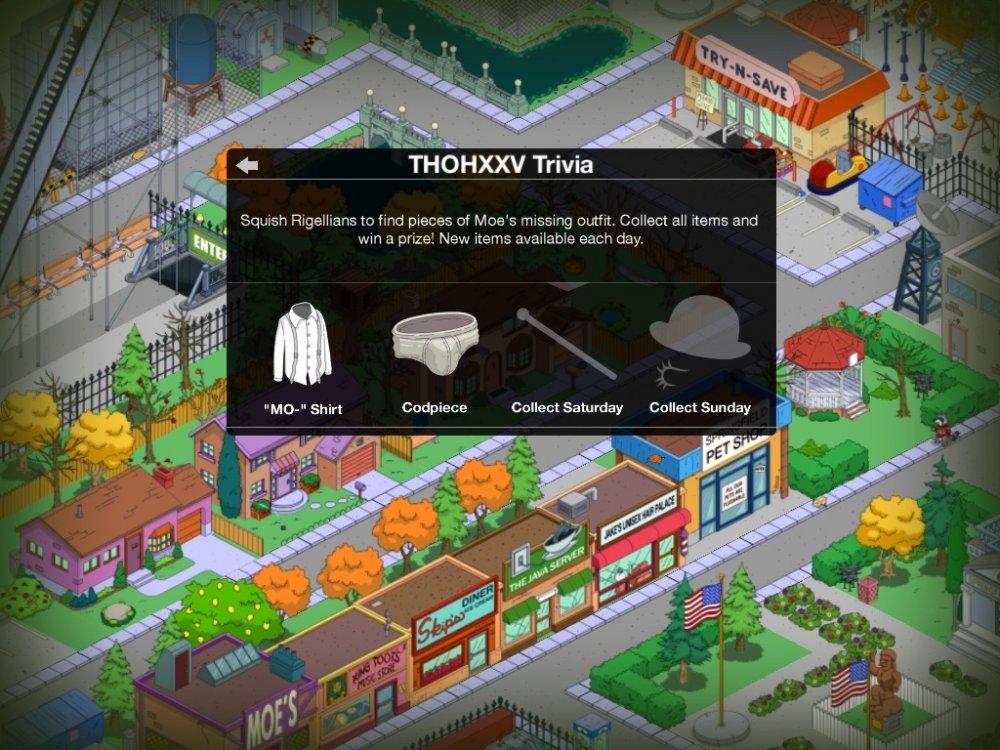Image resolution: width=1000 pixels, height=750 pixels.
Task: Go back with the white arrow button
Action: coord(248,166)
